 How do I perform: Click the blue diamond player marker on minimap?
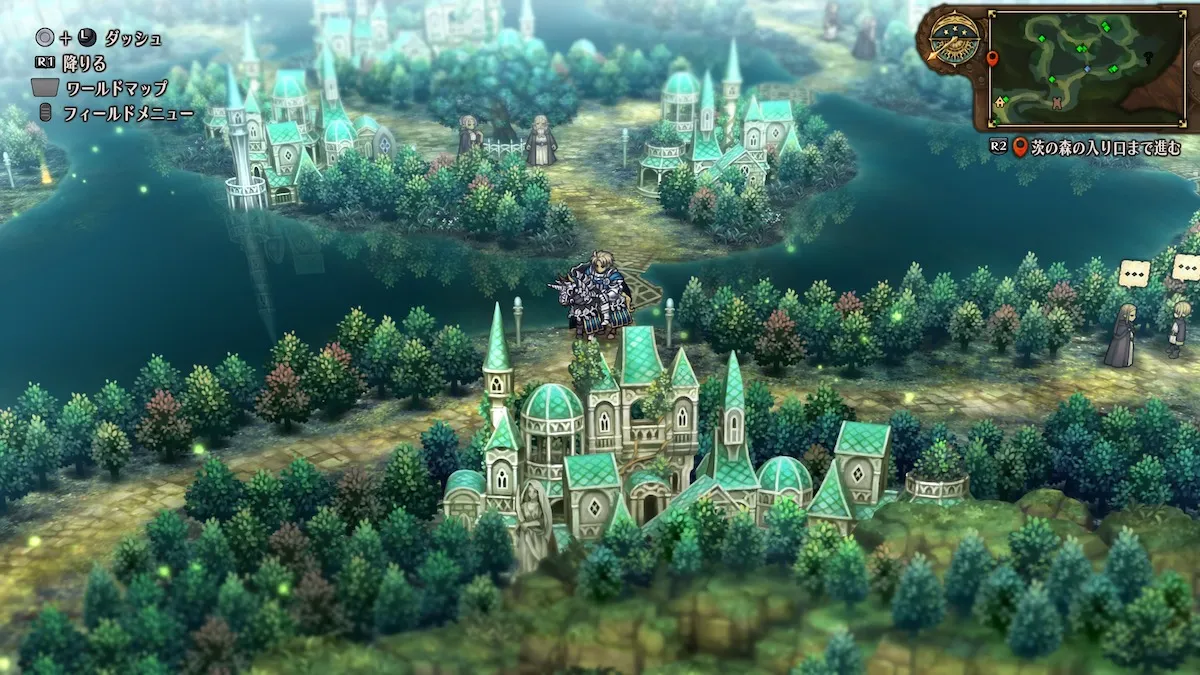point(1087,68)
